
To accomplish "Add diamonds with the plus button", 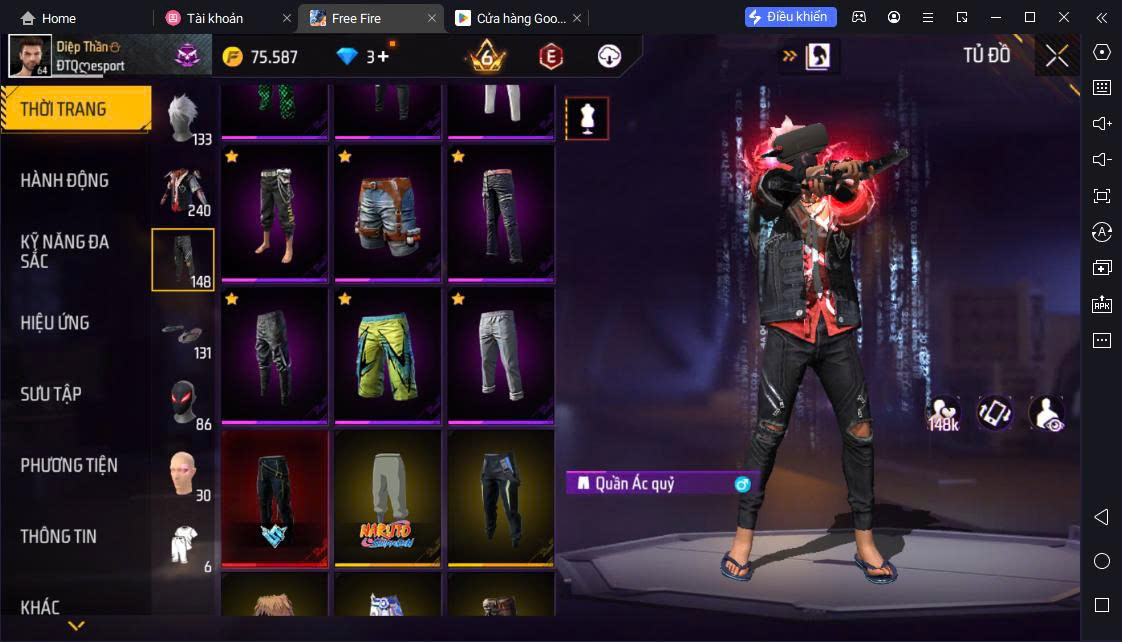I will pos(383,57).
